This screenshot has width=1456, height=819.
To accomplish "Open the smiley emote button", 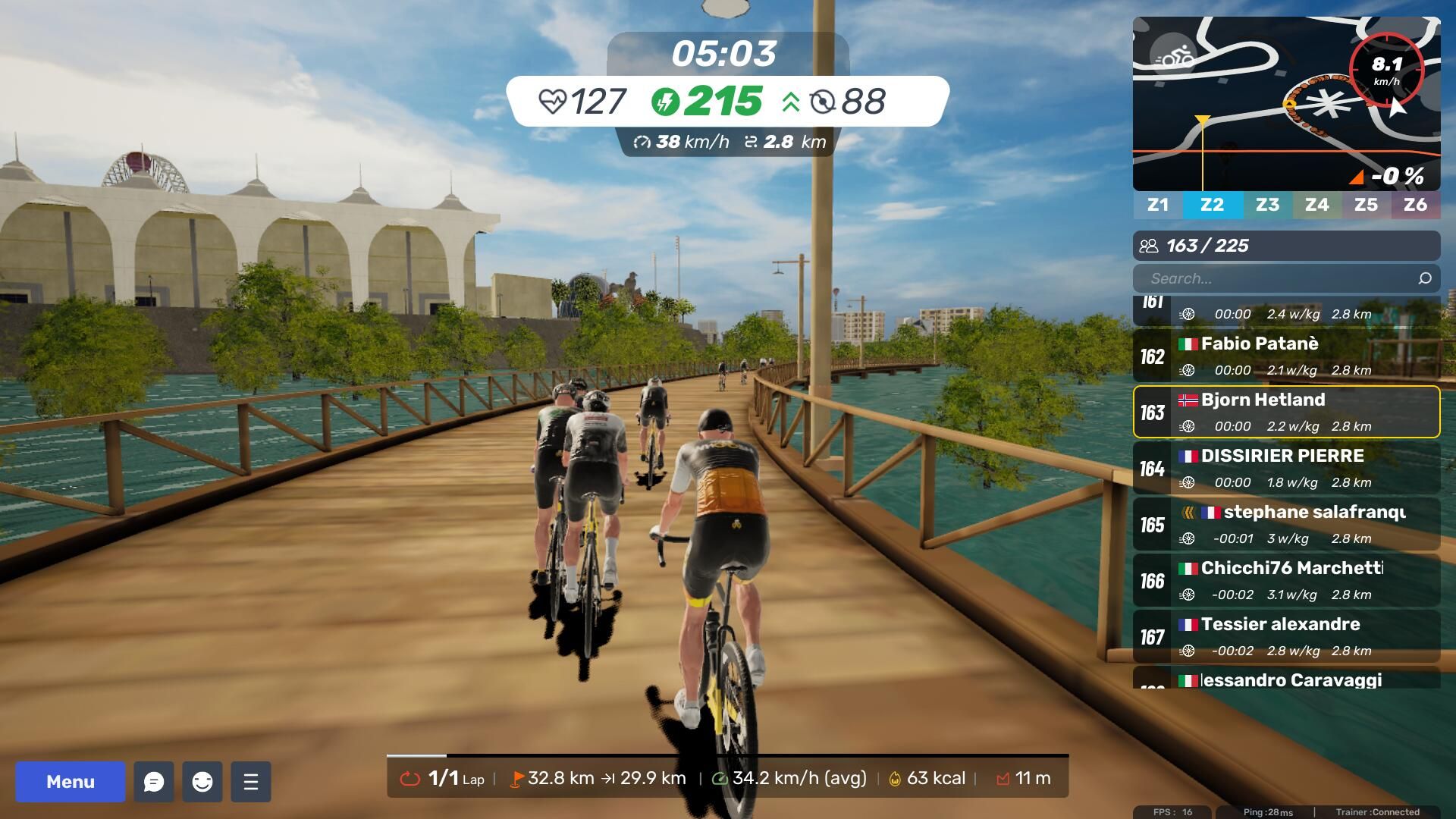I will click(x=202, y=782).
